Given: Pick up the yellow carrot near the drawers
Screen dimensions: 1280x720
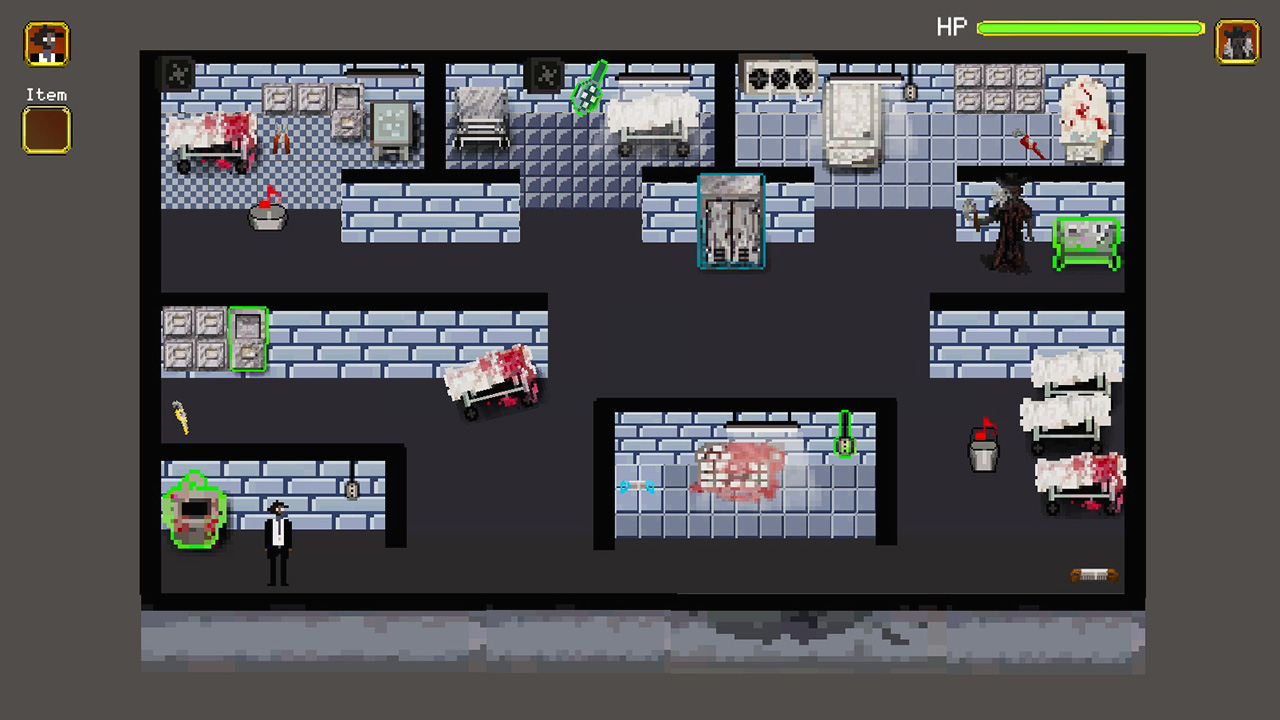Looking at the screenshot, I should (x=182, y=418).
